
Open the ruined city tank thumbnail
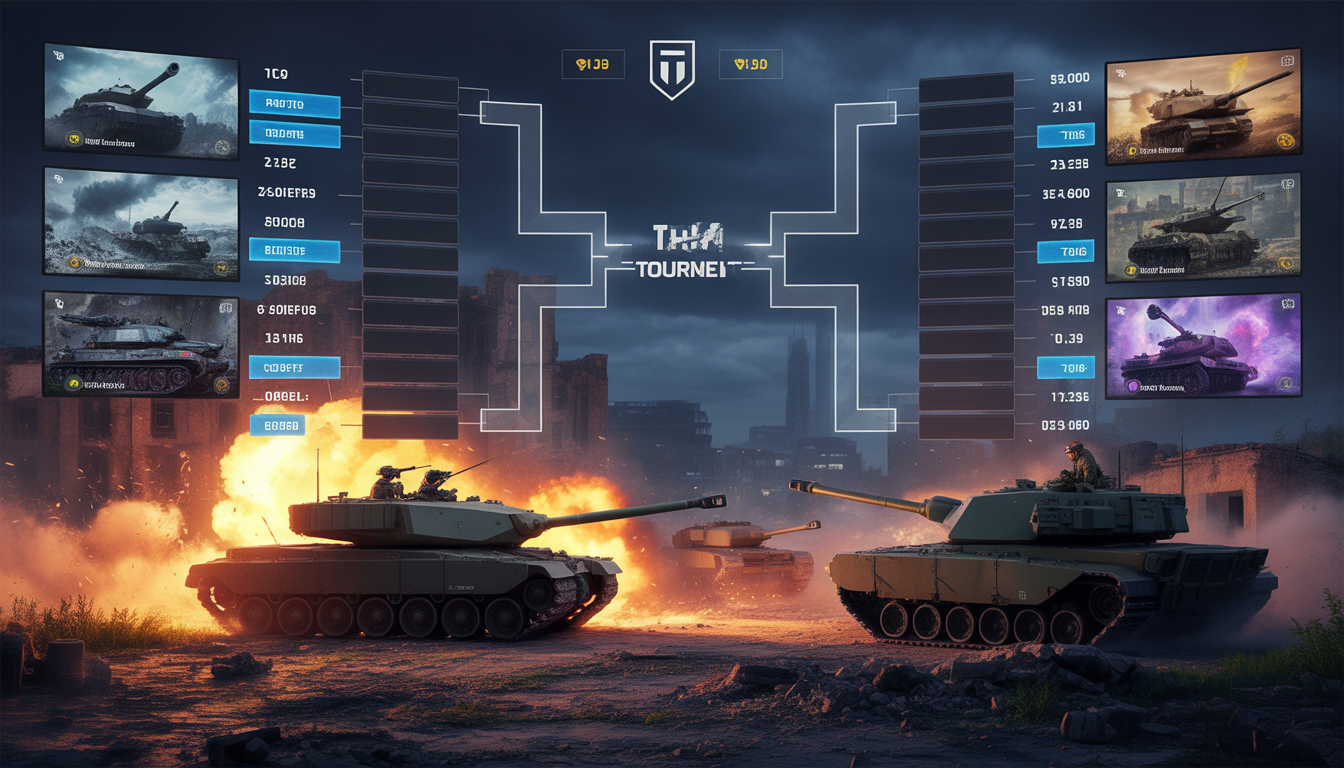coord(1202,227)
